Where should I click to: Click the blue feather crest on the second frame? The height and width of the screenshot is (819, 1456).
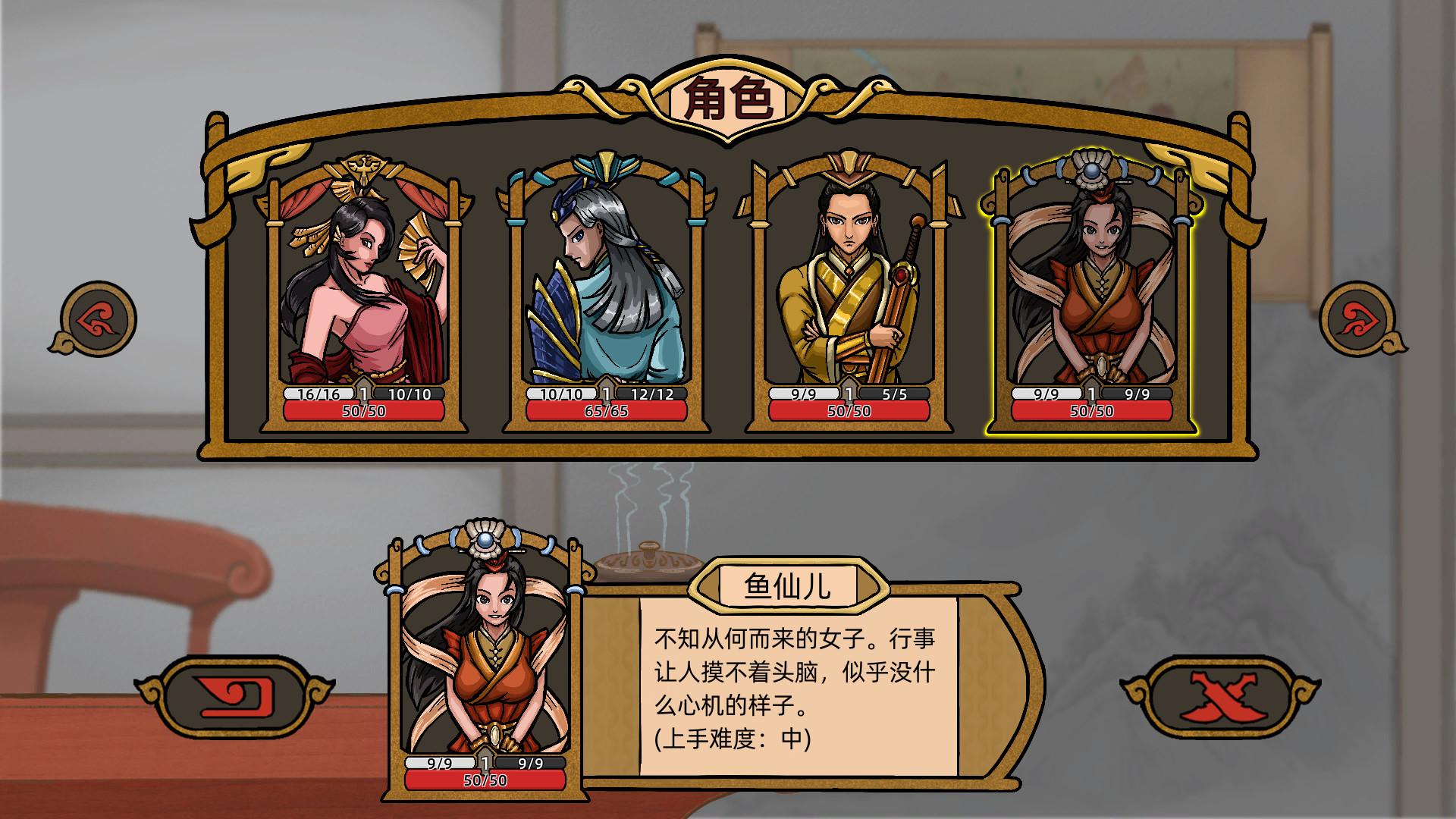click(x=604, y=165)
